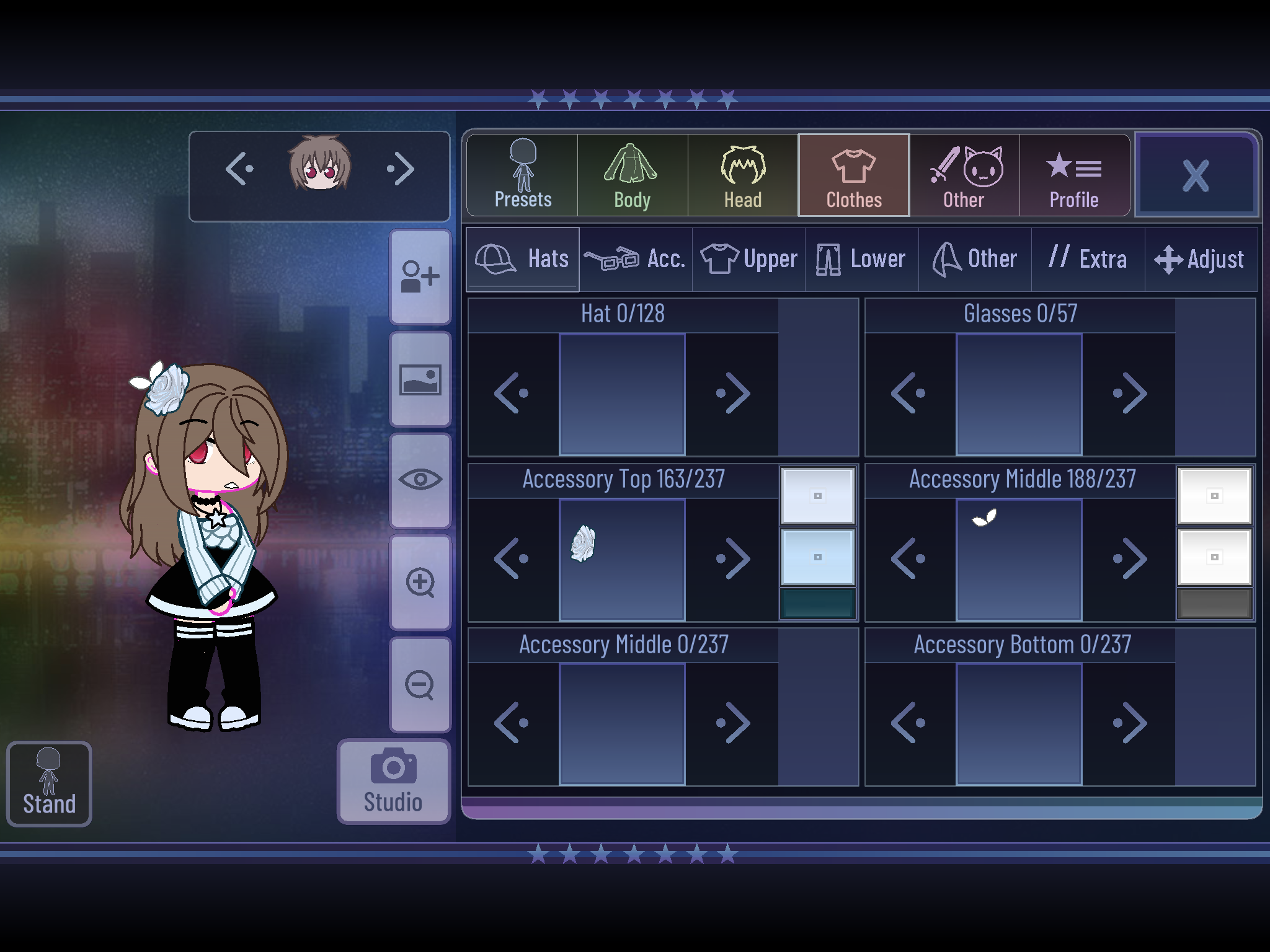This screenshot has width=1270, height=952.
Task: Advance to next Hat with right arrow
Action: pyautogui.click(x=734, y=392)
